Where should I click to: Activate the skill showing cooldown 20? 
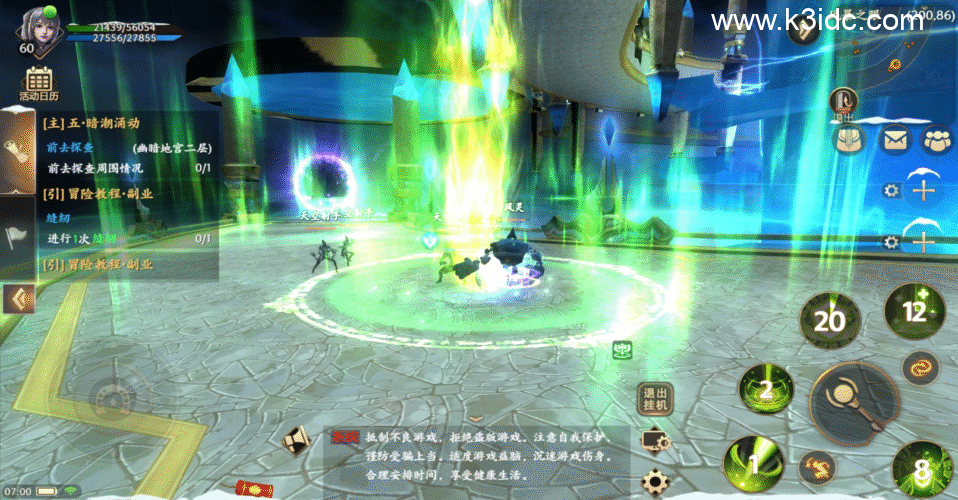pos(829,320)
